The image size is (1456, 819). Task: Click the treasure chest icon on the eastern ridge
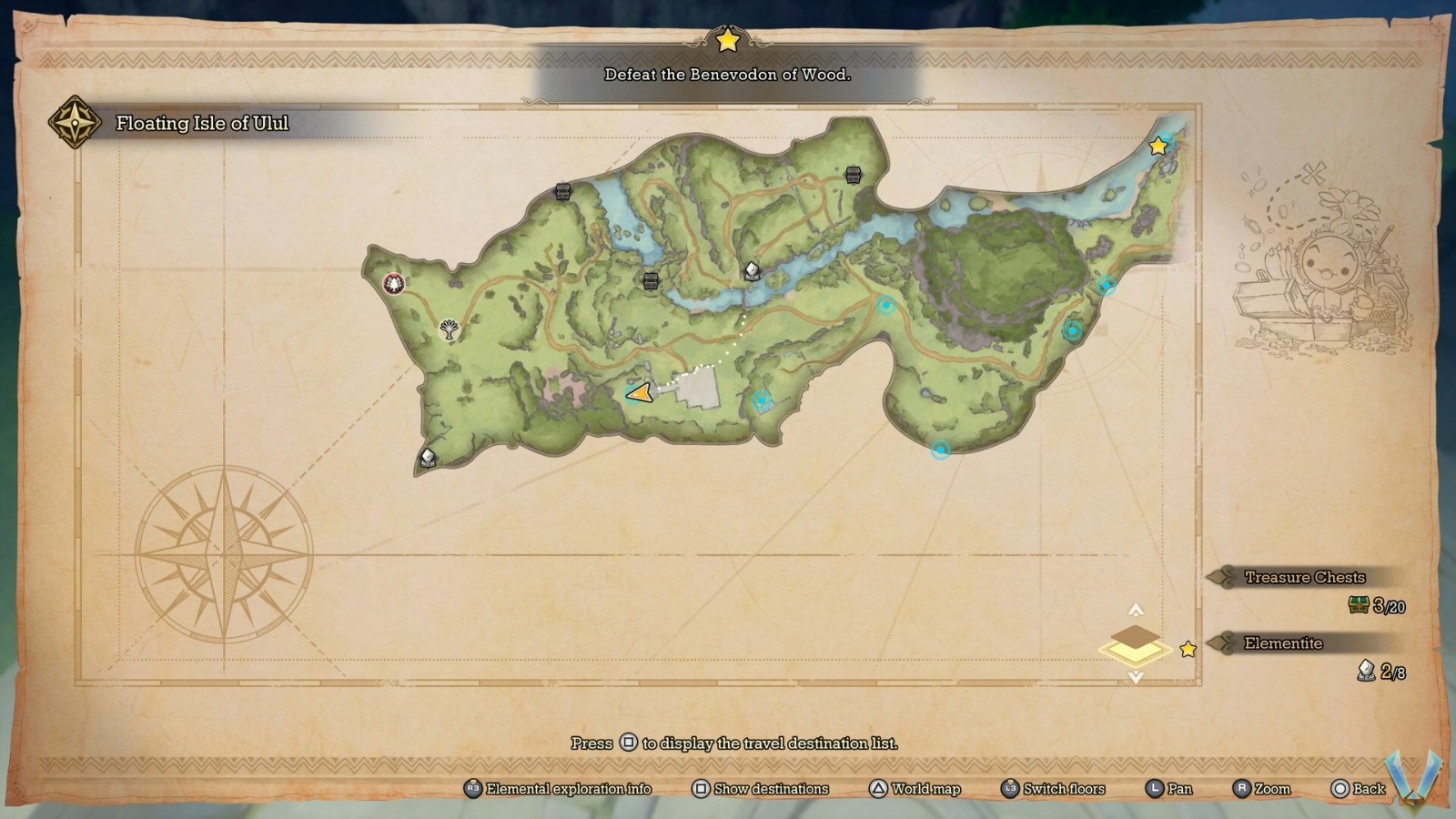coord(852,175)
